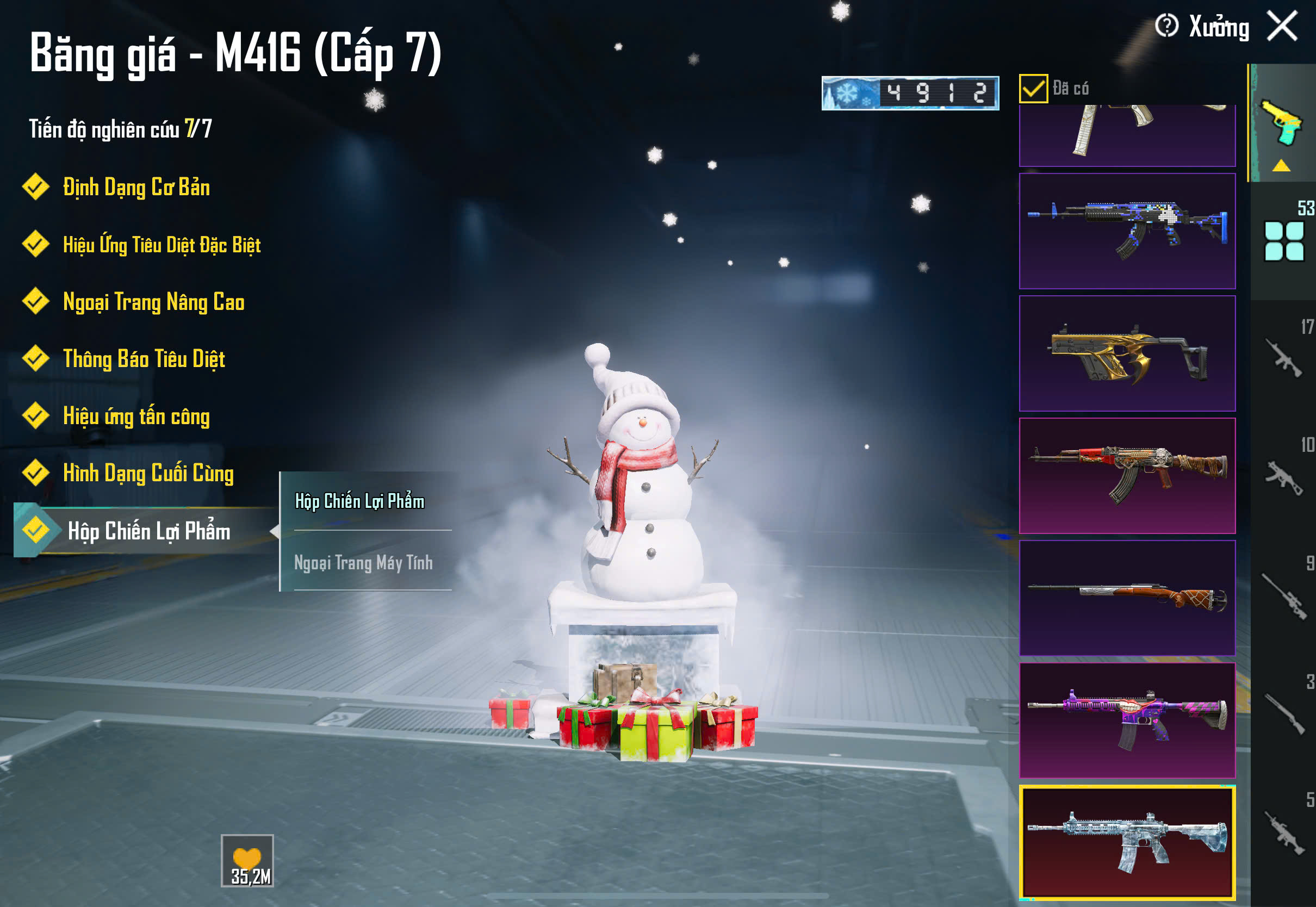Close the M416 price panel
The width and height of the screenshot is (1316, 907).
coord(1282,27)
